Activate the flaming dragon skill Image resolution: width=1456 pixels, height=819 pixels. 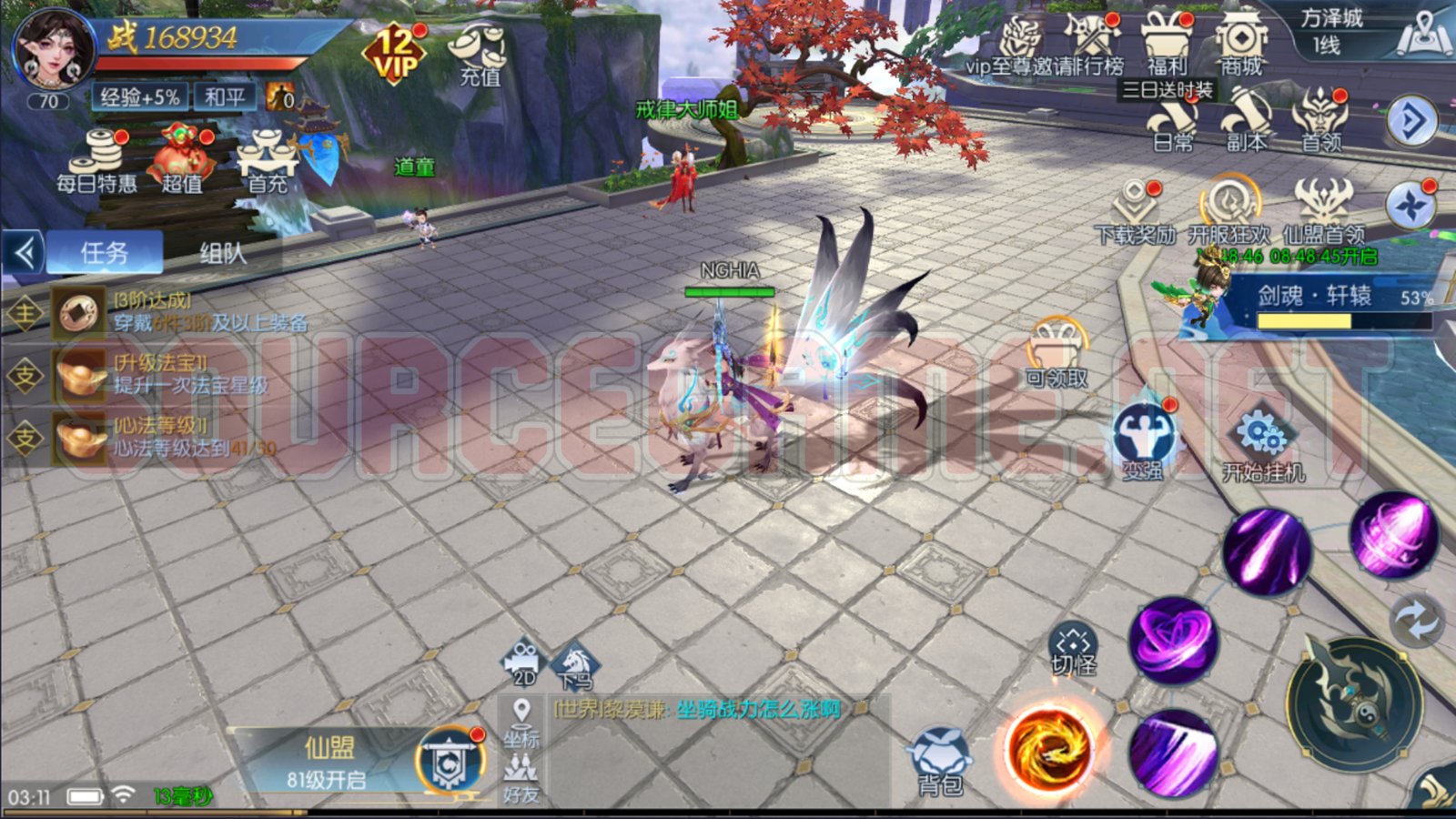pyautogui.click(x=1048, y=749)
